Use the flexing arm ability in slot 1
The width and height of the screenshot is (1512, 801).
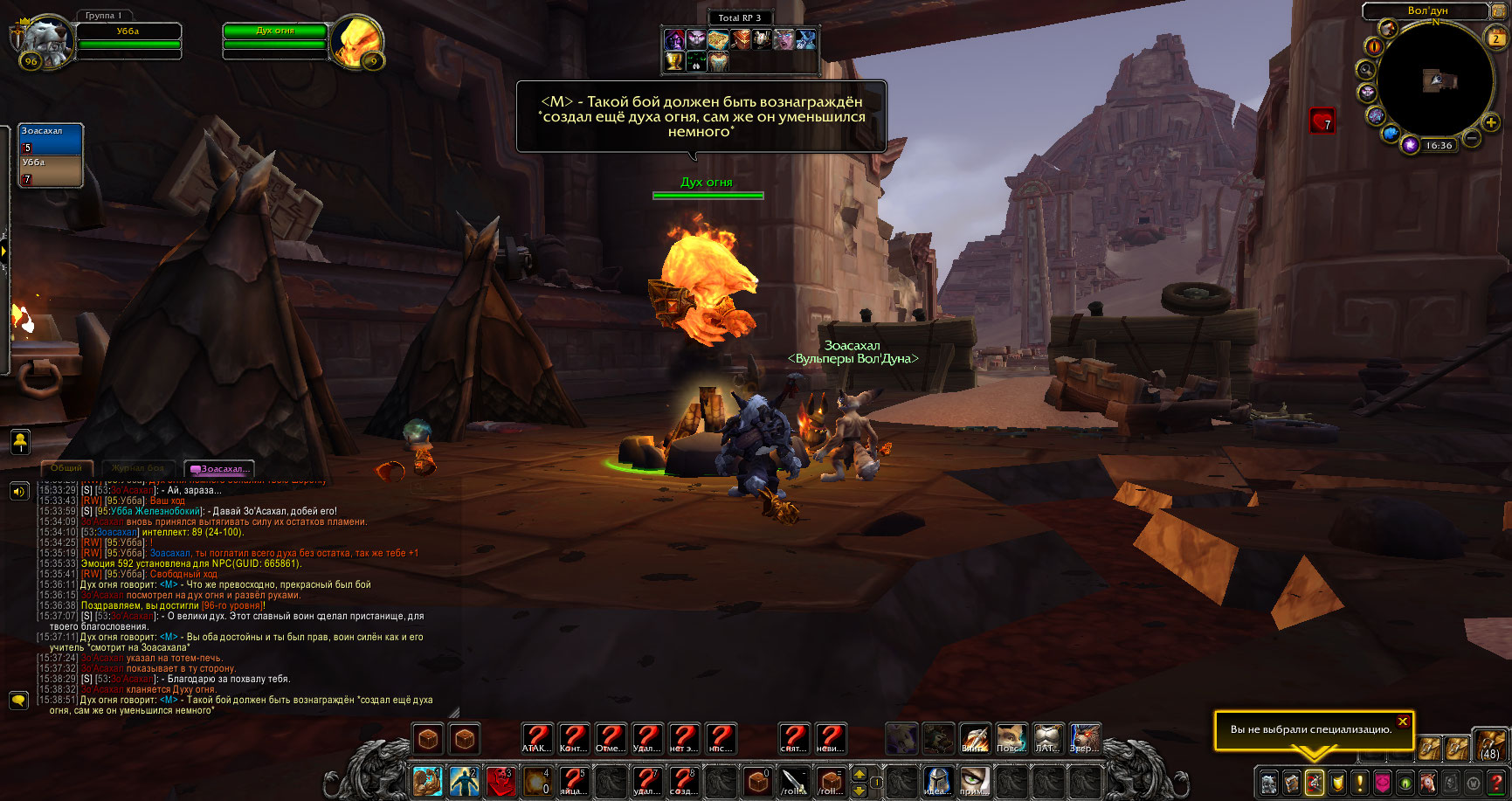(427, 780)
